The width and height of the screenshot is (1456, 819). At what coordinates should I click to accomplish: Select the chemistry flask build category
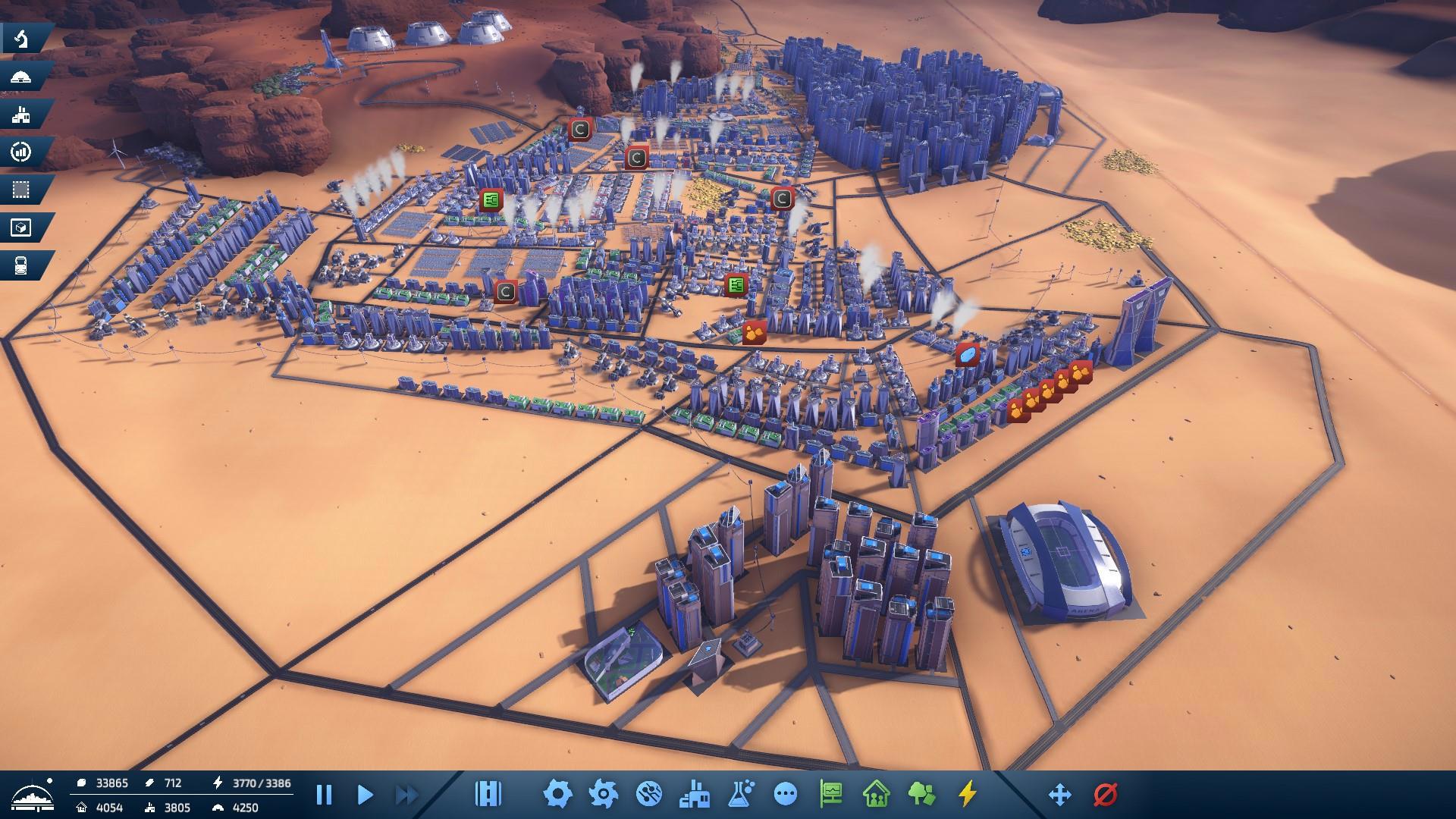click(x=740, y=794)
